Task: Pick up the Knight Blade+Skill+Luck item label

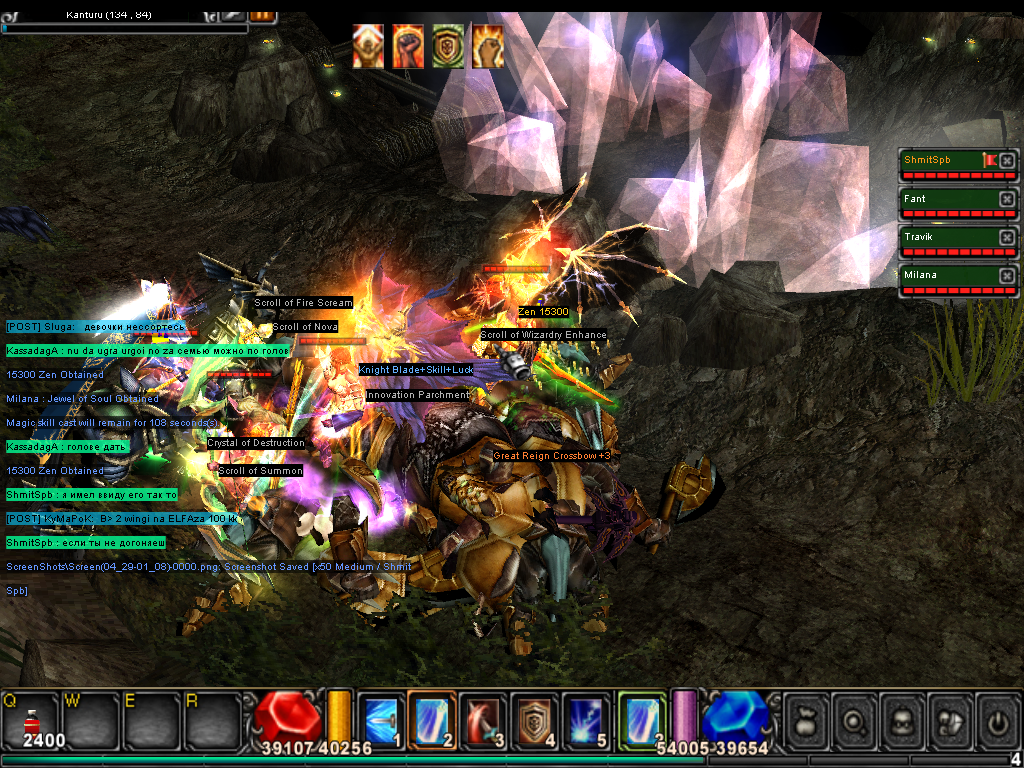Action: tap(419, 370)
